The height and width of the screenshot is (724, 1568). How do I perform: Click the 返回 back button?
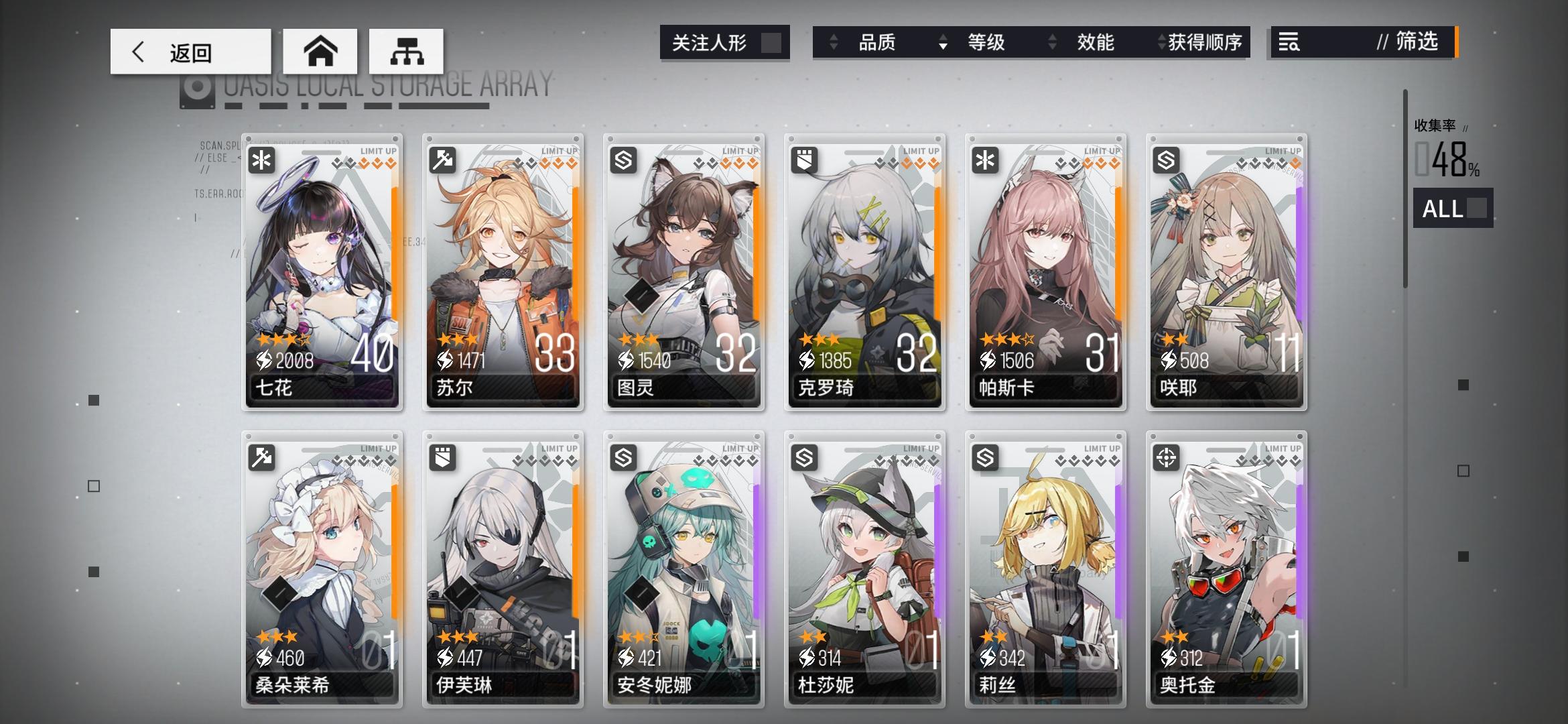[x=190, y=50]
